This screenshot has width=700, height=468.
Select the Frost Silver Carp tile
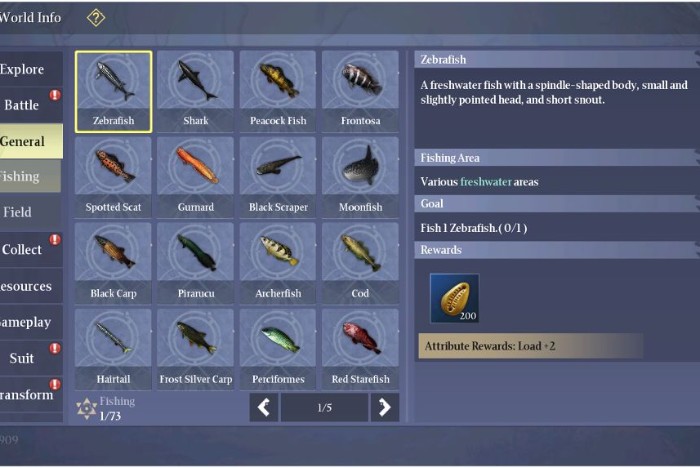tap(196, 349)
